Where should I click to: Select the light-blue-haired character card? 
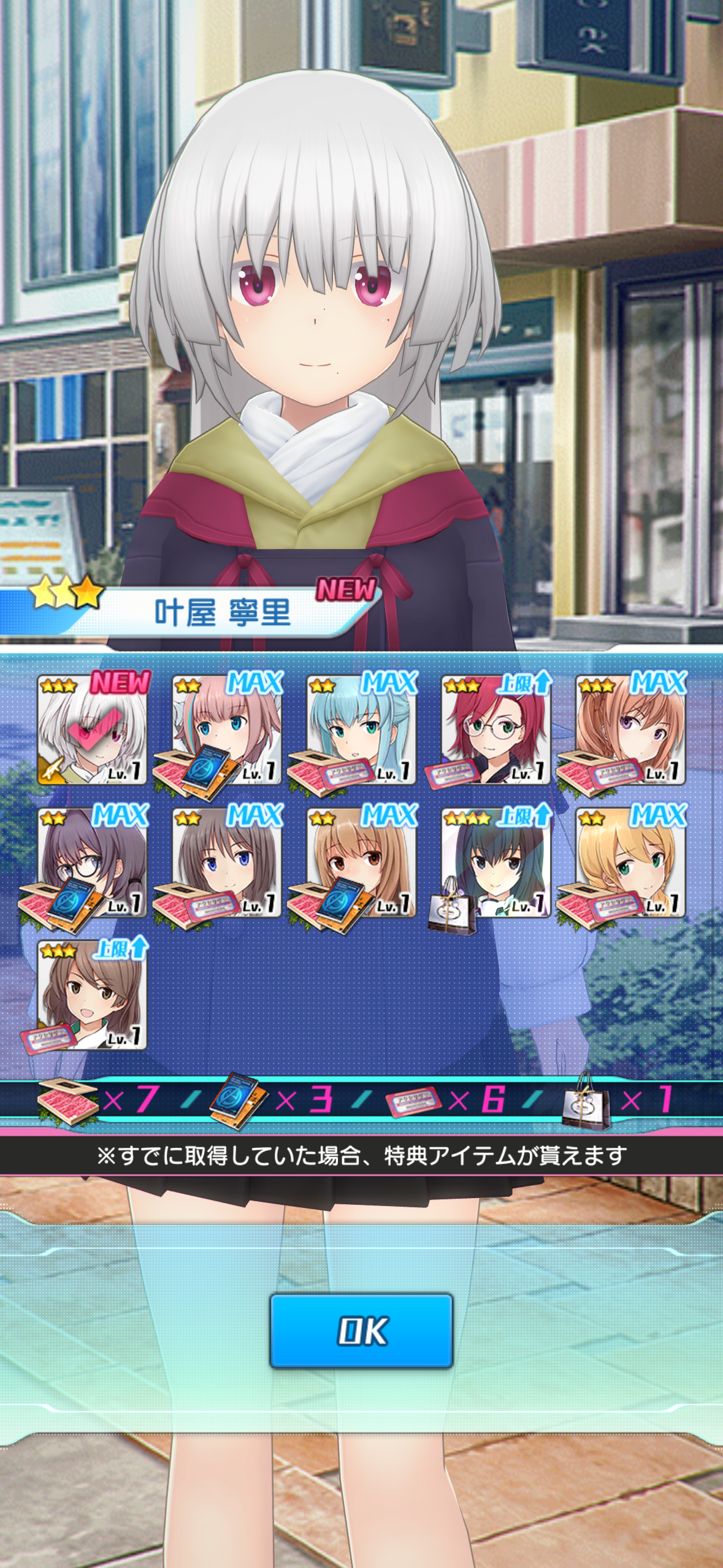coord(362,730)
